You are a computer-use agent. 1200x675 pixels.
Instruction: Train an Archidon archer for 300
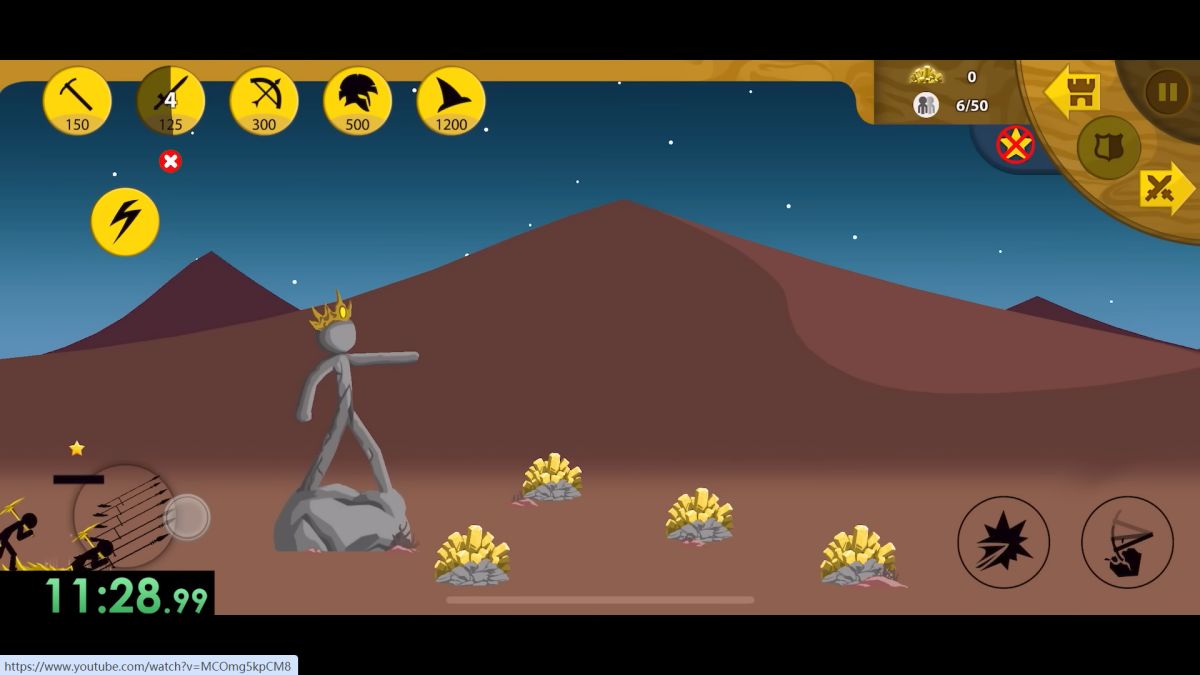point(264,100)
